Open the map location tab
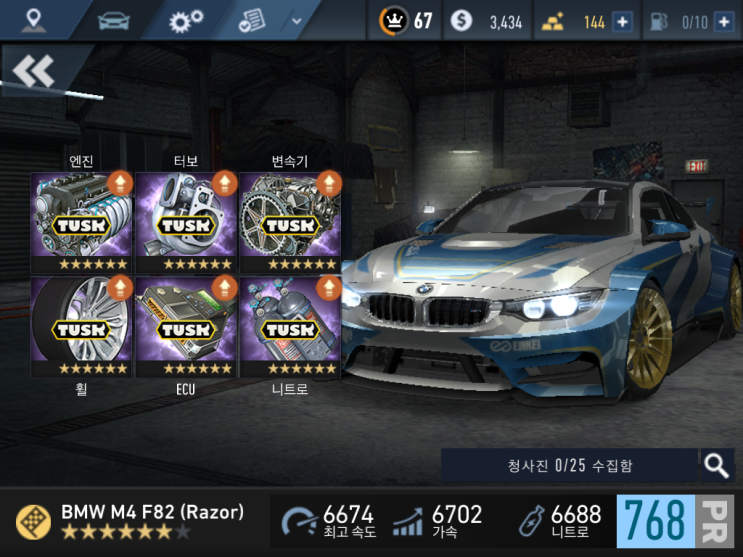Screen dimensions: 743x557 (x=35, y=20)
